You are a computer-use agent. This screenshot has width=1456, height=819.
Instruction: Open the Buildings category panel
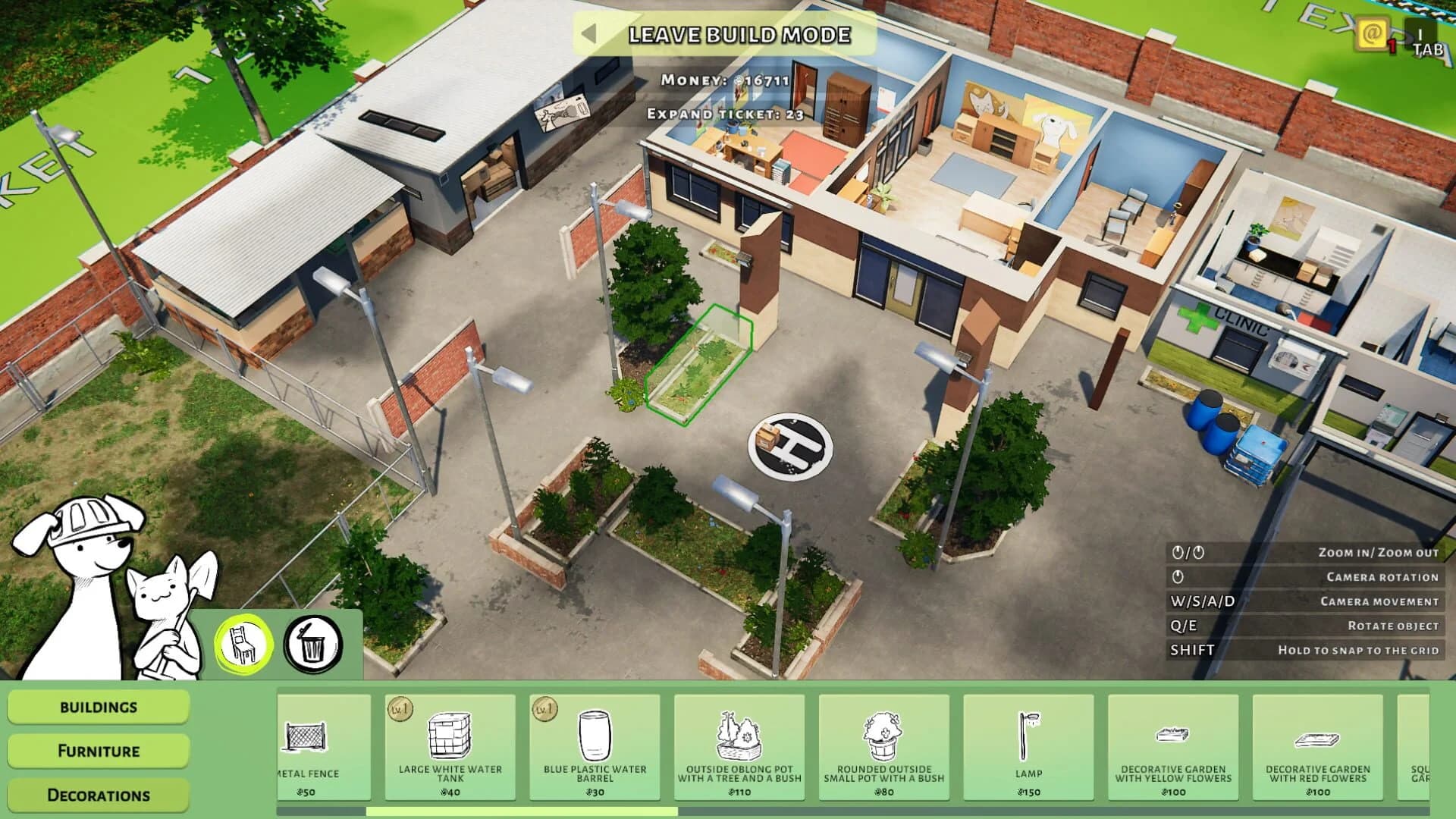(97, 707)
